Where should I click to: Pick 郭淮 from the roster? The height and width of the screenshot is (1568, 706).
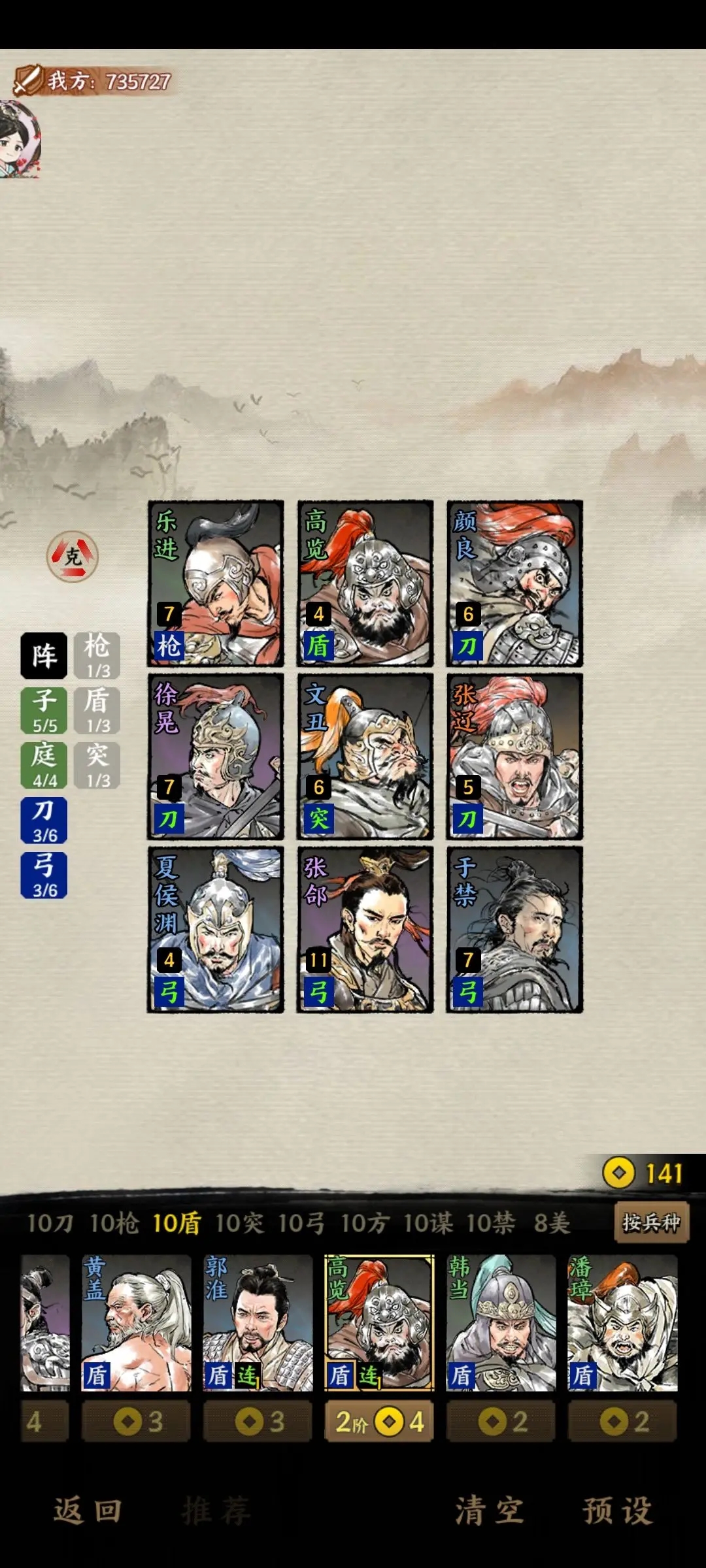pyautogui.click(x=258, y=1323)
